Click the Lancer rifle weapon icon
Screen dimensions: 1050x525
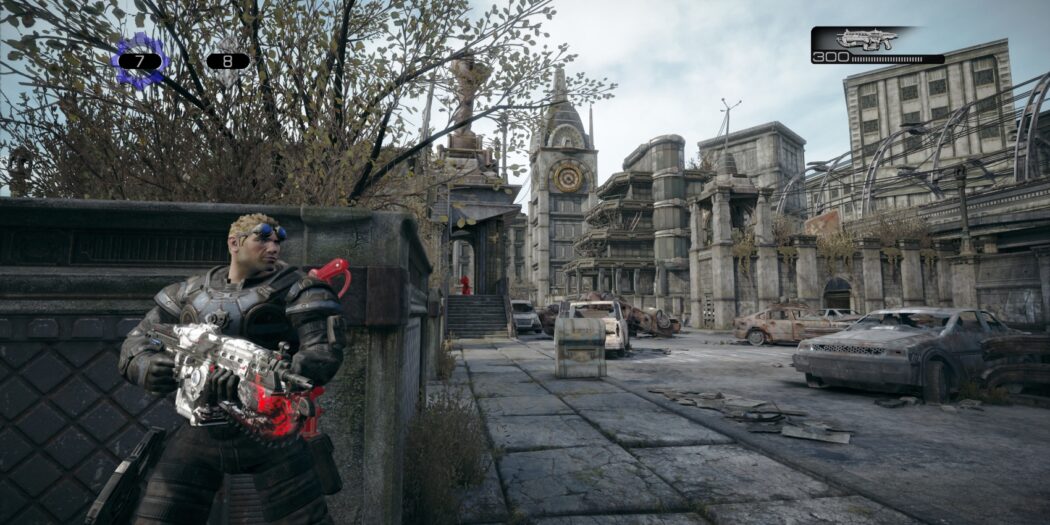pos(866,40)
